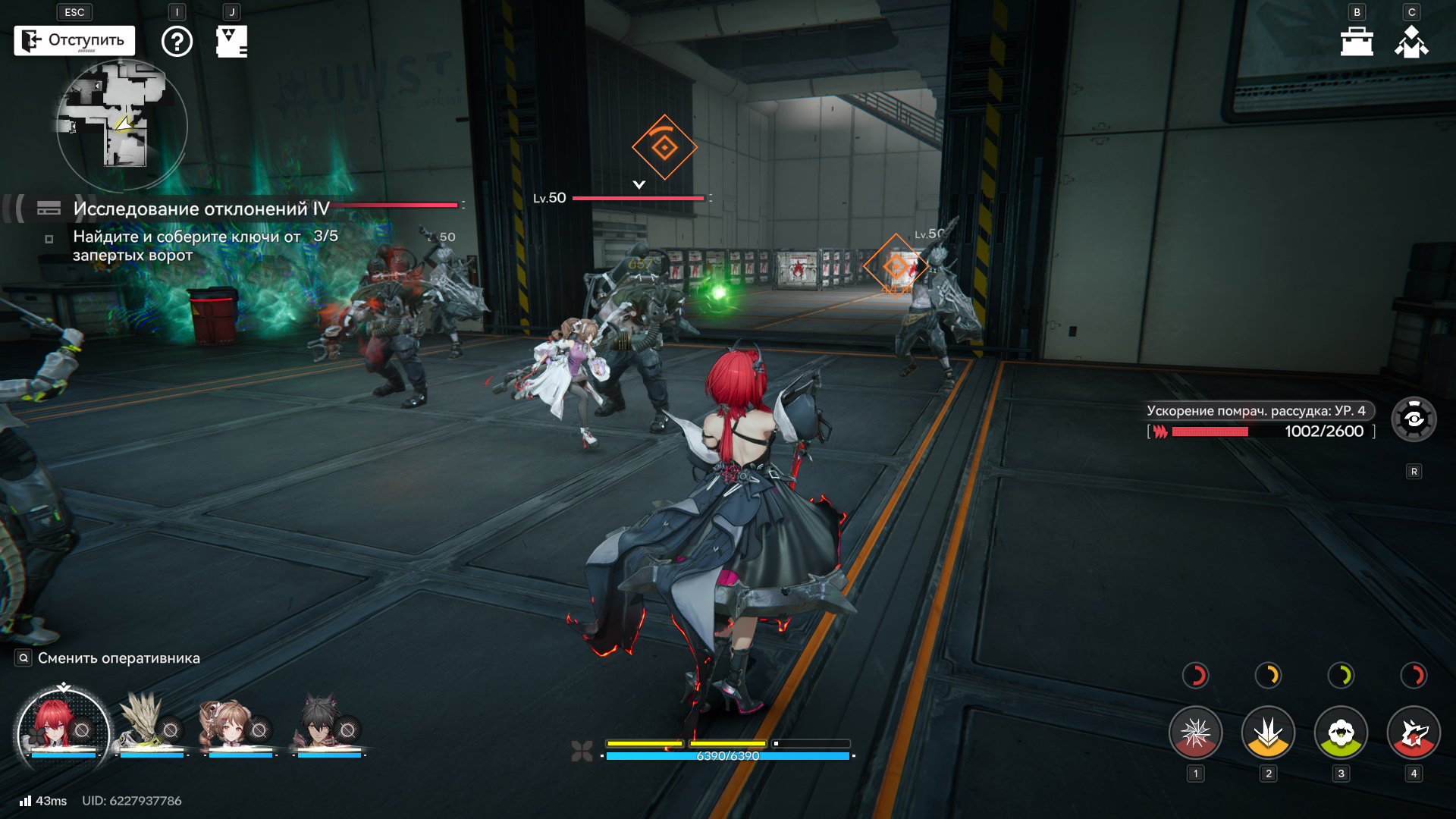1456x819 pixels.
Task: Activate the red wolf head skill
Action: pos(1414,733)
